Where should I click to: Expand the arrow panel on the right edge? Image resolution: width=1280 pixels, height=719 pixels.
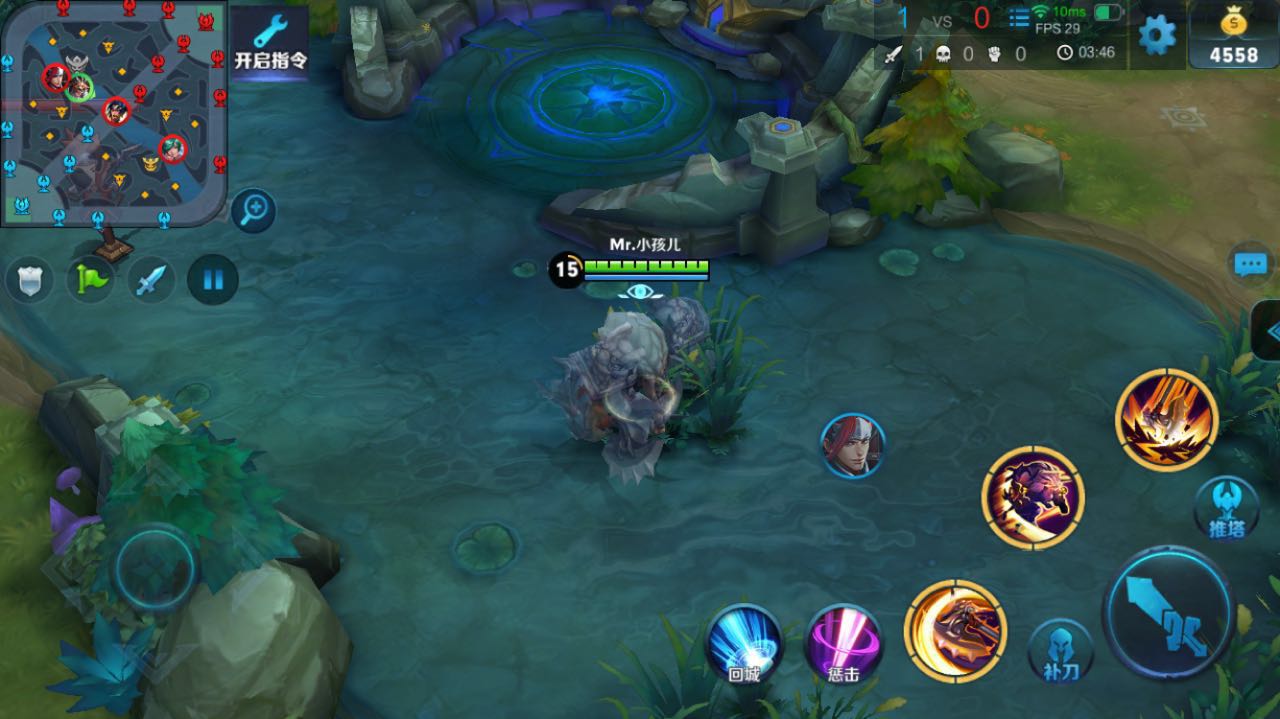[1268, 331]
